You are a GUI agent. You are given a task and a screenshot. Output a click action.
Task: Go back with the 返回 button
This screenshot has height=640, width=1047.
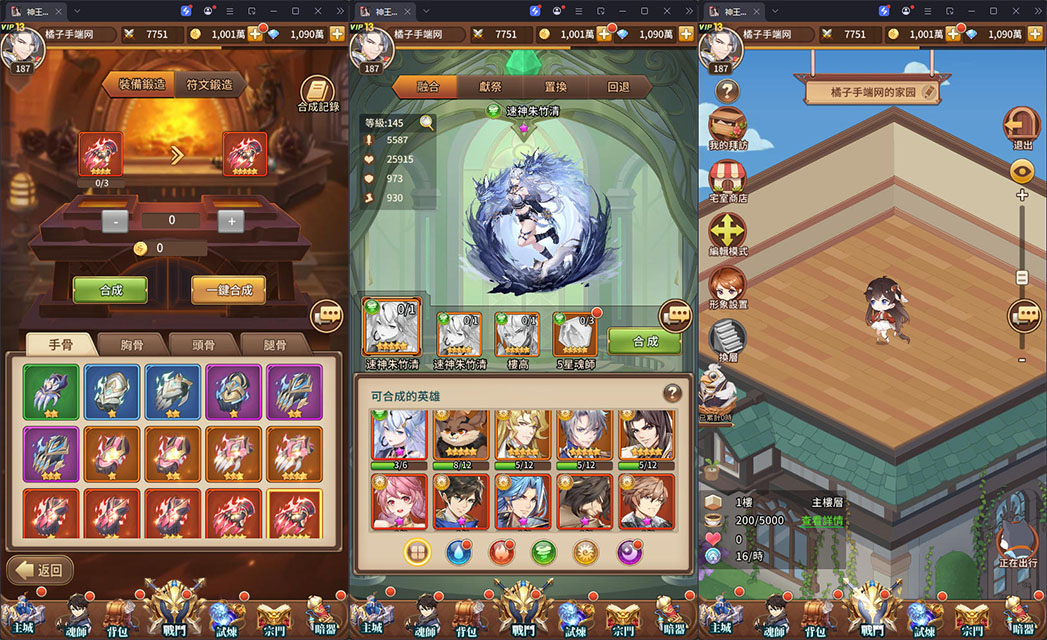pos(41,571)
